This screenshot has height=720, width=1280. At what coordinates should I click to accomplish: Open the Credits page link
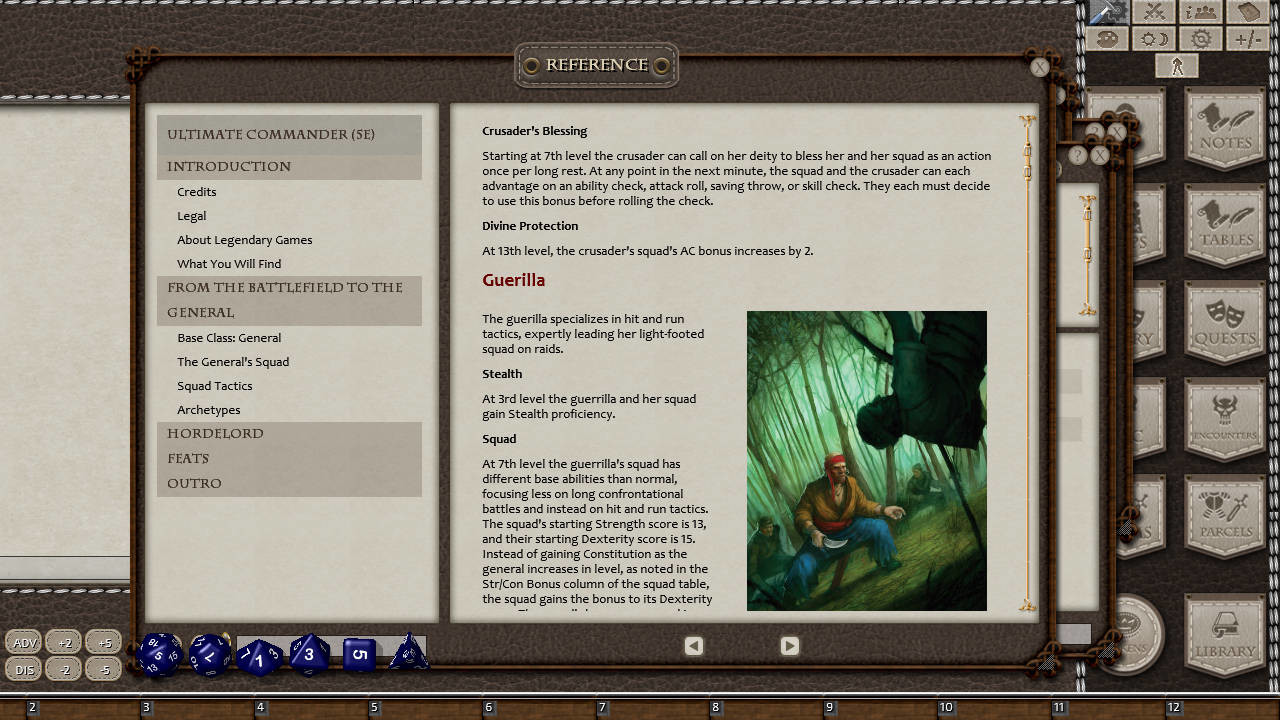196,191
